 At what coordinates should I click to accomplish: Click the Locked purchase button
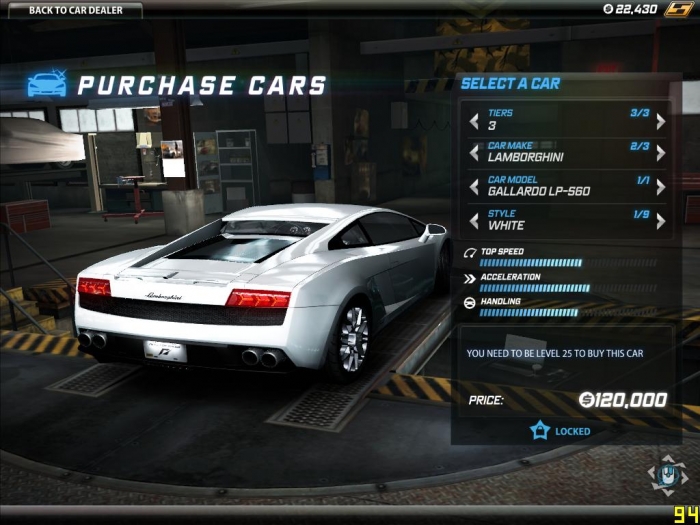[x=561, y=431]
